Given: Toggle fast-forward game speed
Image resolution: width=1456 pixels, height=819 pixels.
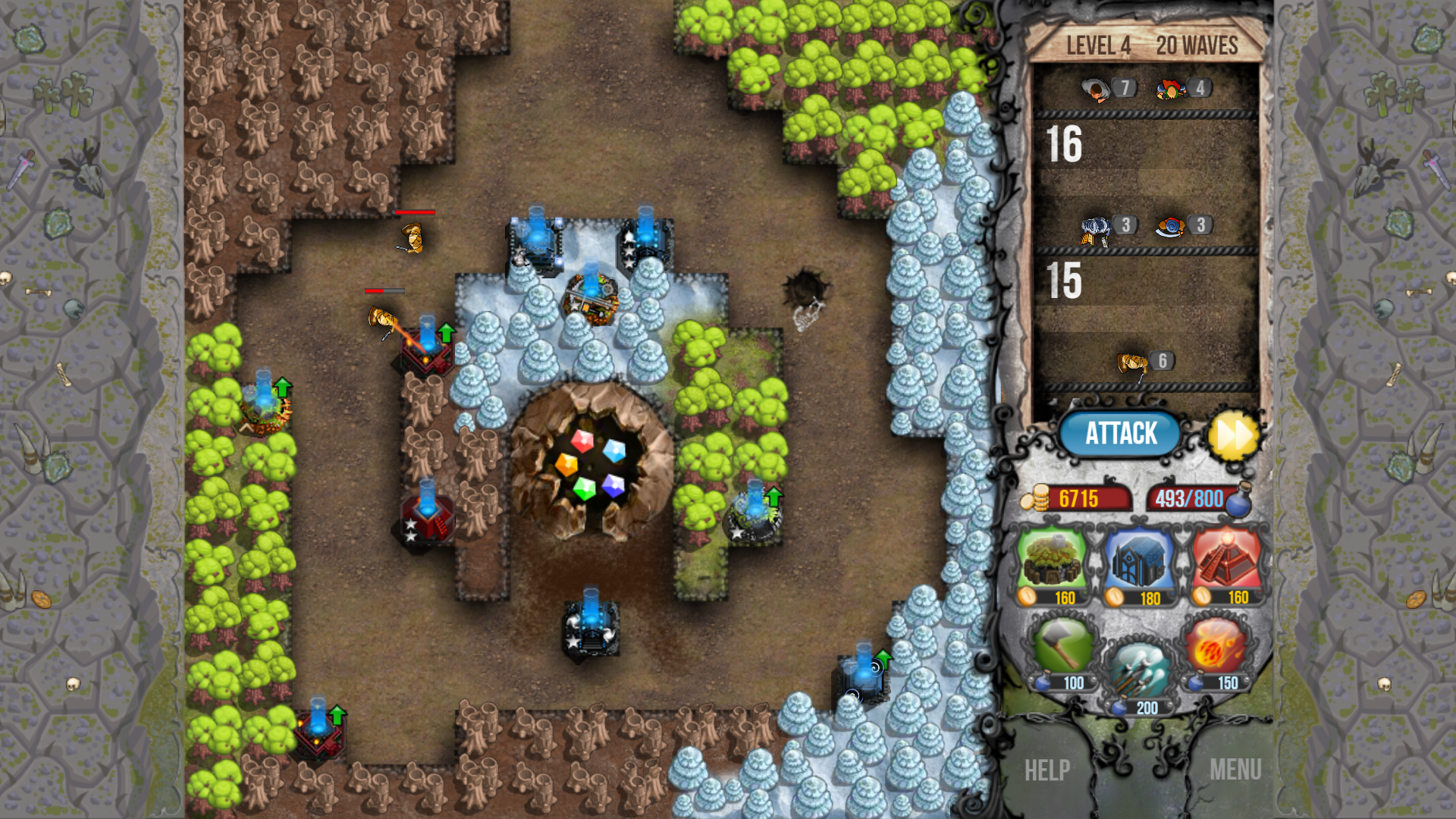Looking at the screenshot, I should [1232, 433].
